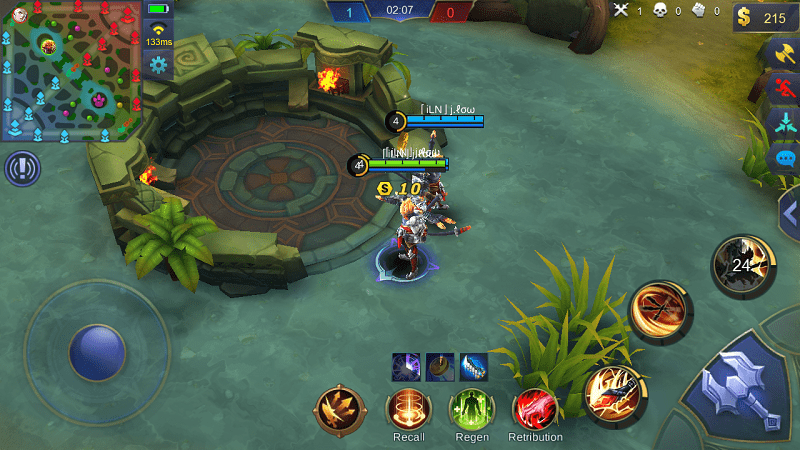Open the minimap
The width and height of the screenshot is (800, 450).
pyautogui.click(x=71, y=71)
